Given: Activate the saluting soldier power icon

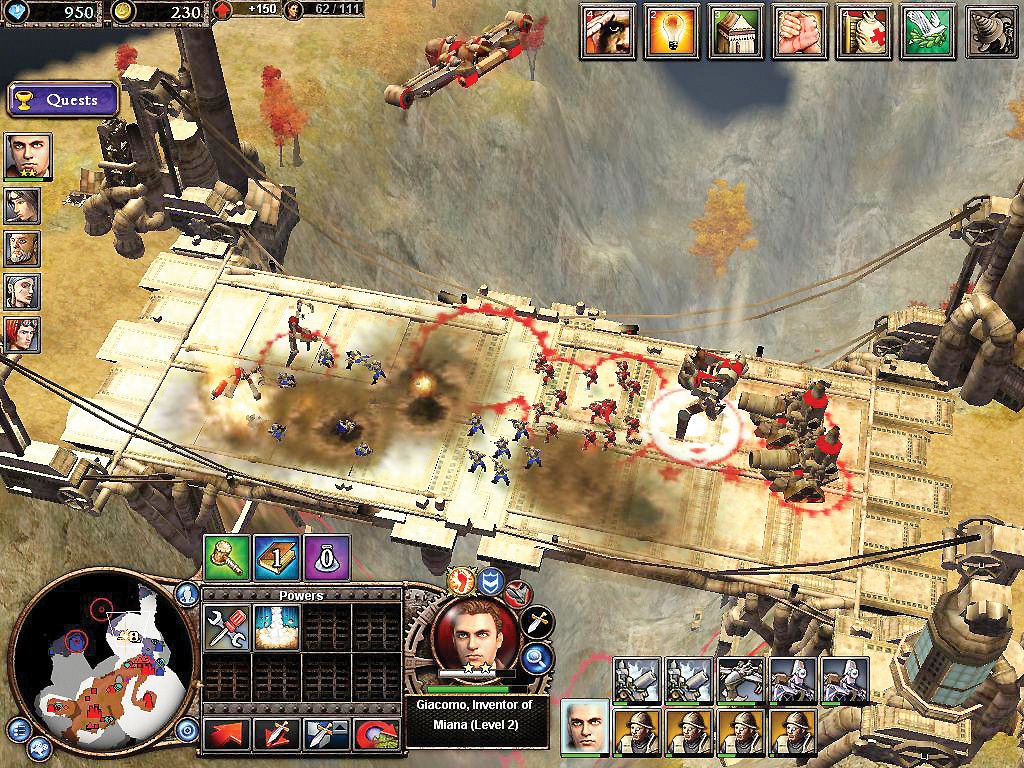Looking at the screenshot, I should coord(607,31).
